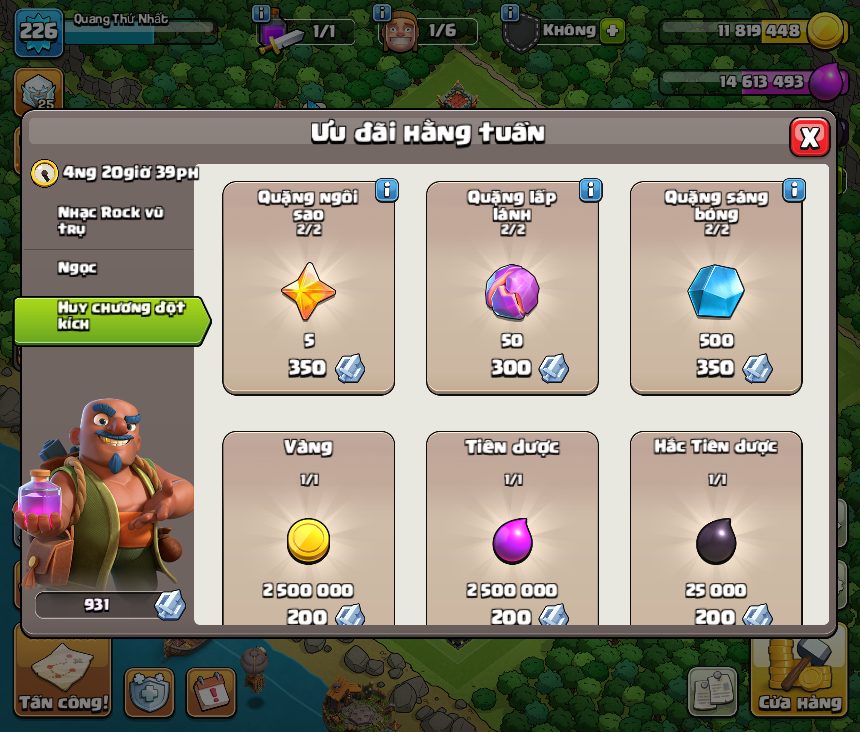Image resolution: width=860 pixels, height=732 pixels.
Task: Add a shield via the green plus
Action: (x=611, y=30)
